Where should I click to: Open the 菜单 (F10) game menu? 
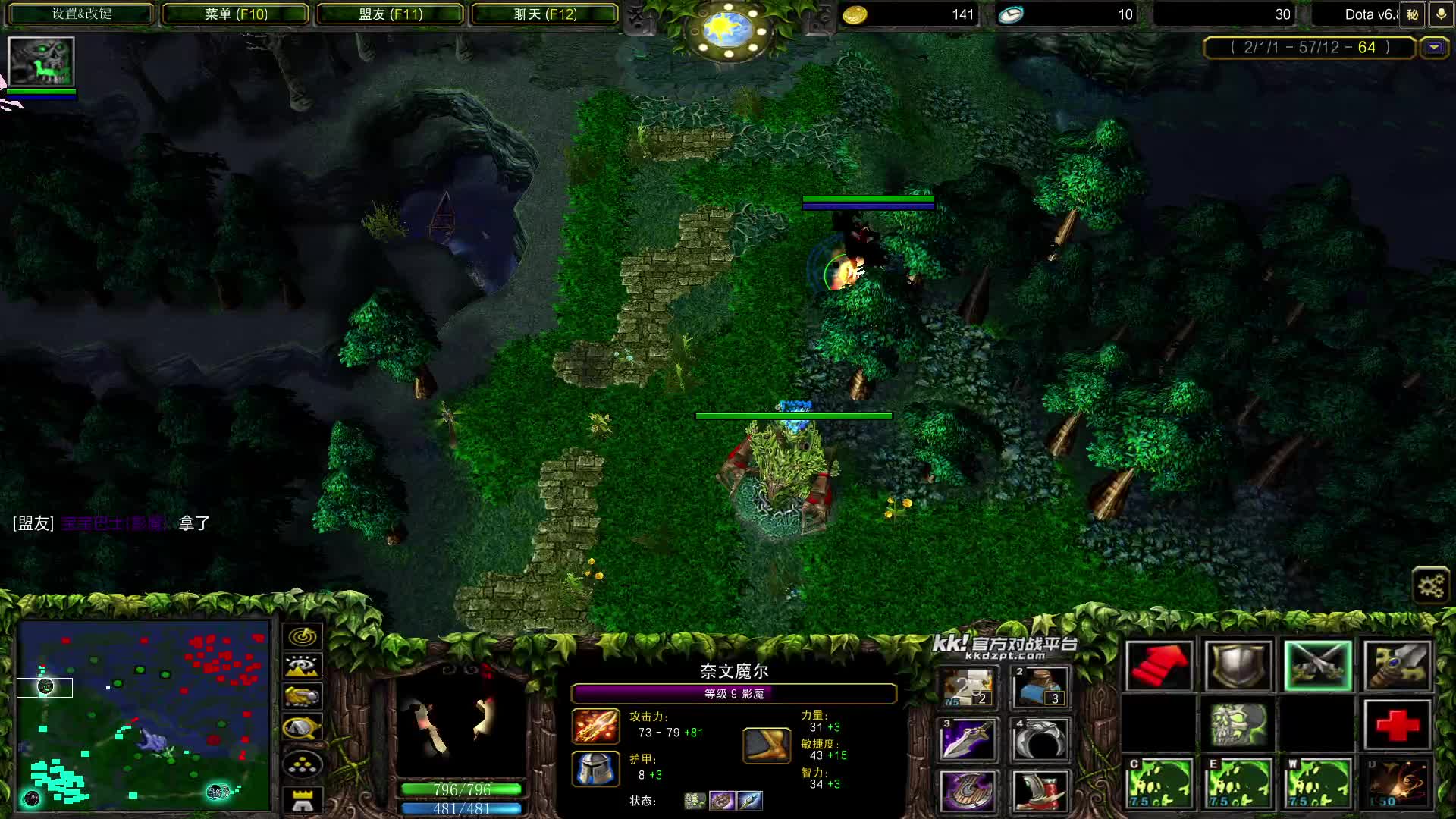tap(236, 14)
